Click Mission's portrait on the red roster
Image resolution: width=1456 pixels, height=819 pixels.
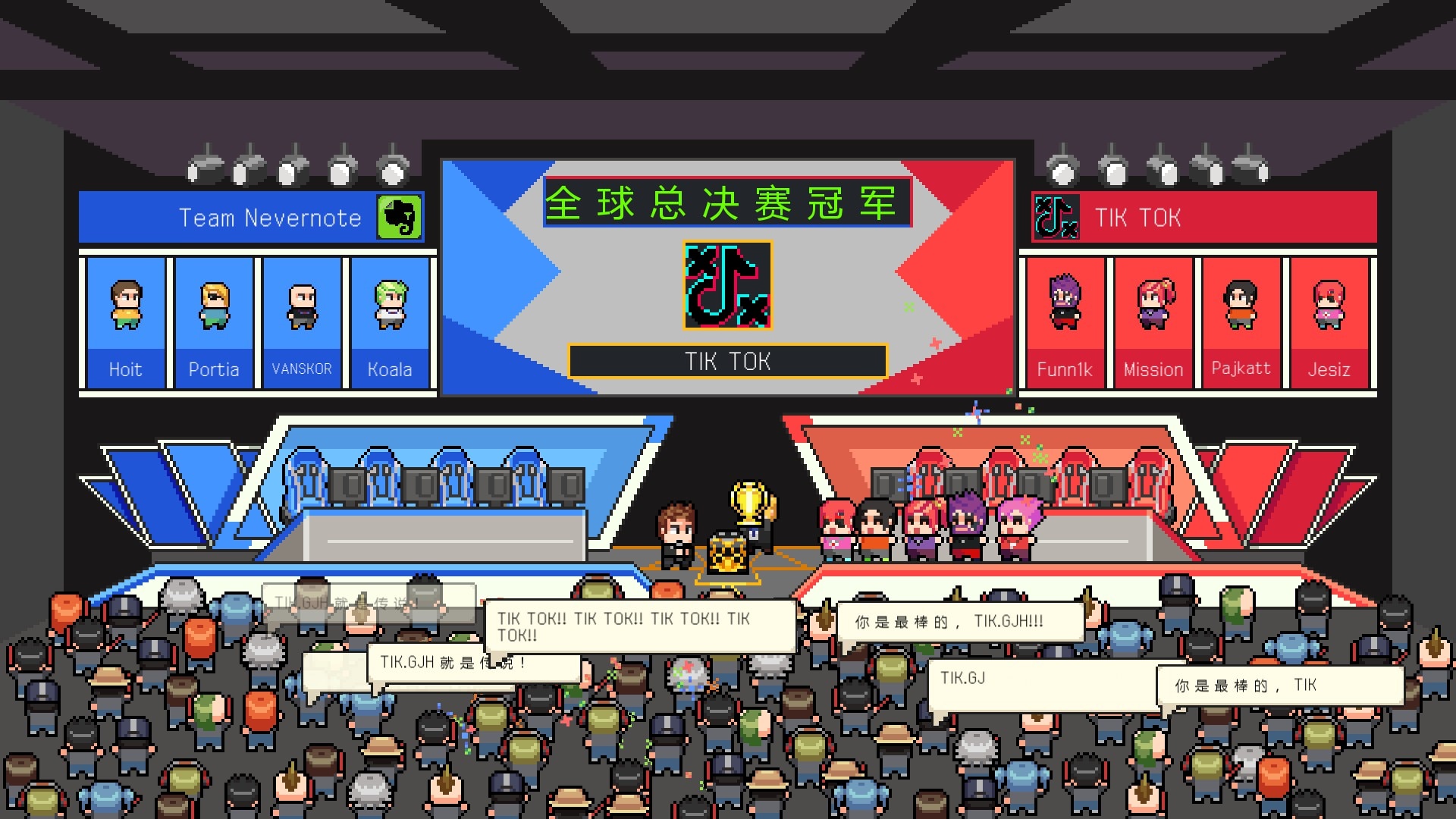pyautogui.click(x=1153, y=307)
